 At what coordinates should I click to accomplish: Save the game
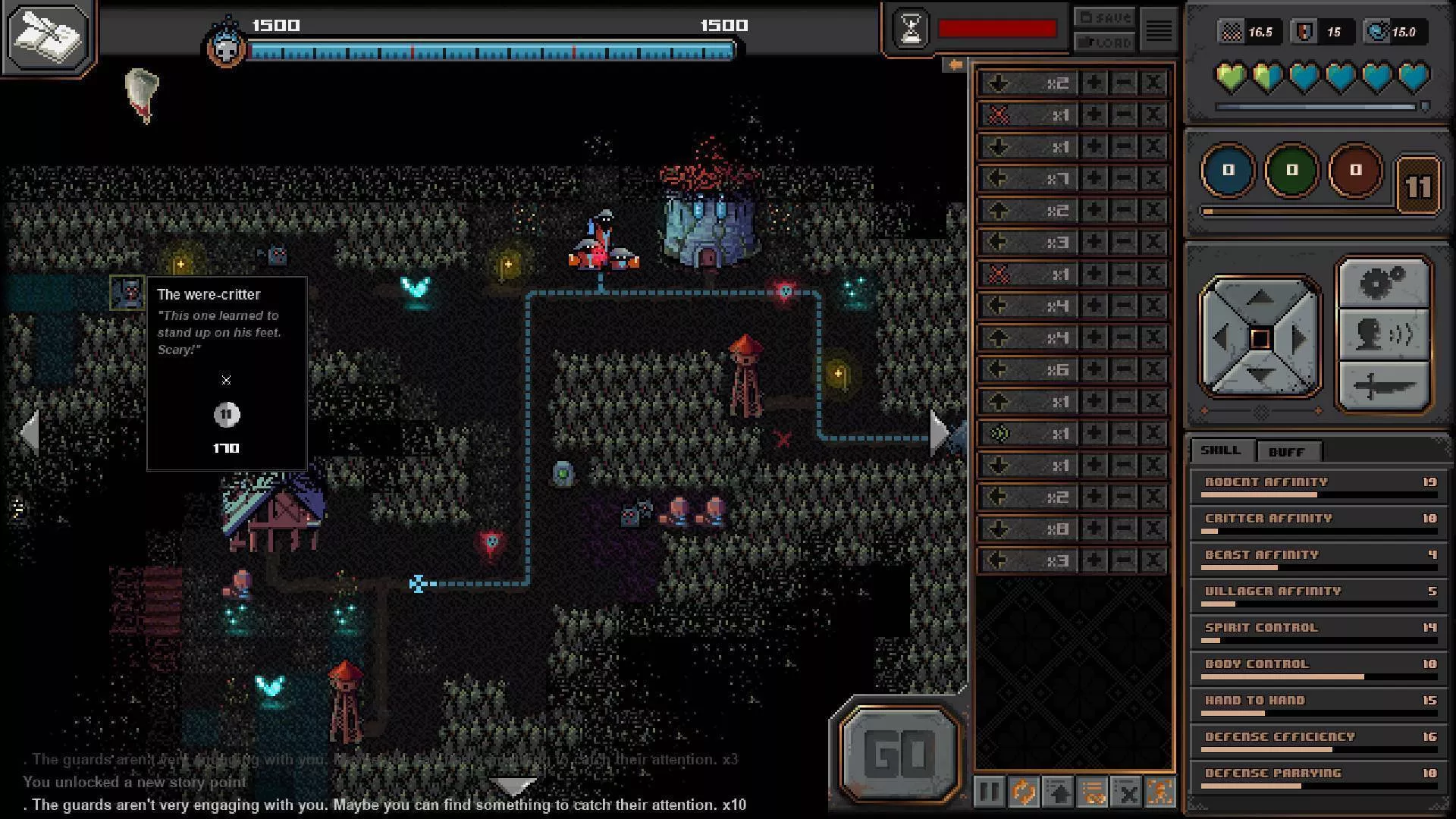point(1104,17)
